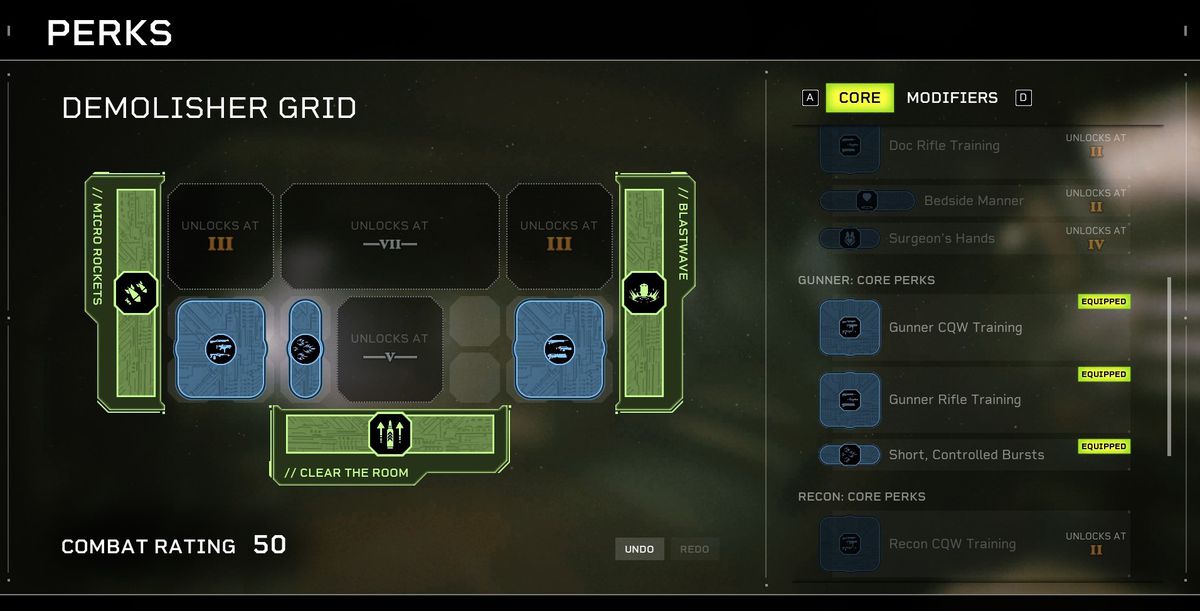This screenshot has height=611, width=1200.
Task: Click the Bedside Manner perk row
Action: (x=973, y=201)
